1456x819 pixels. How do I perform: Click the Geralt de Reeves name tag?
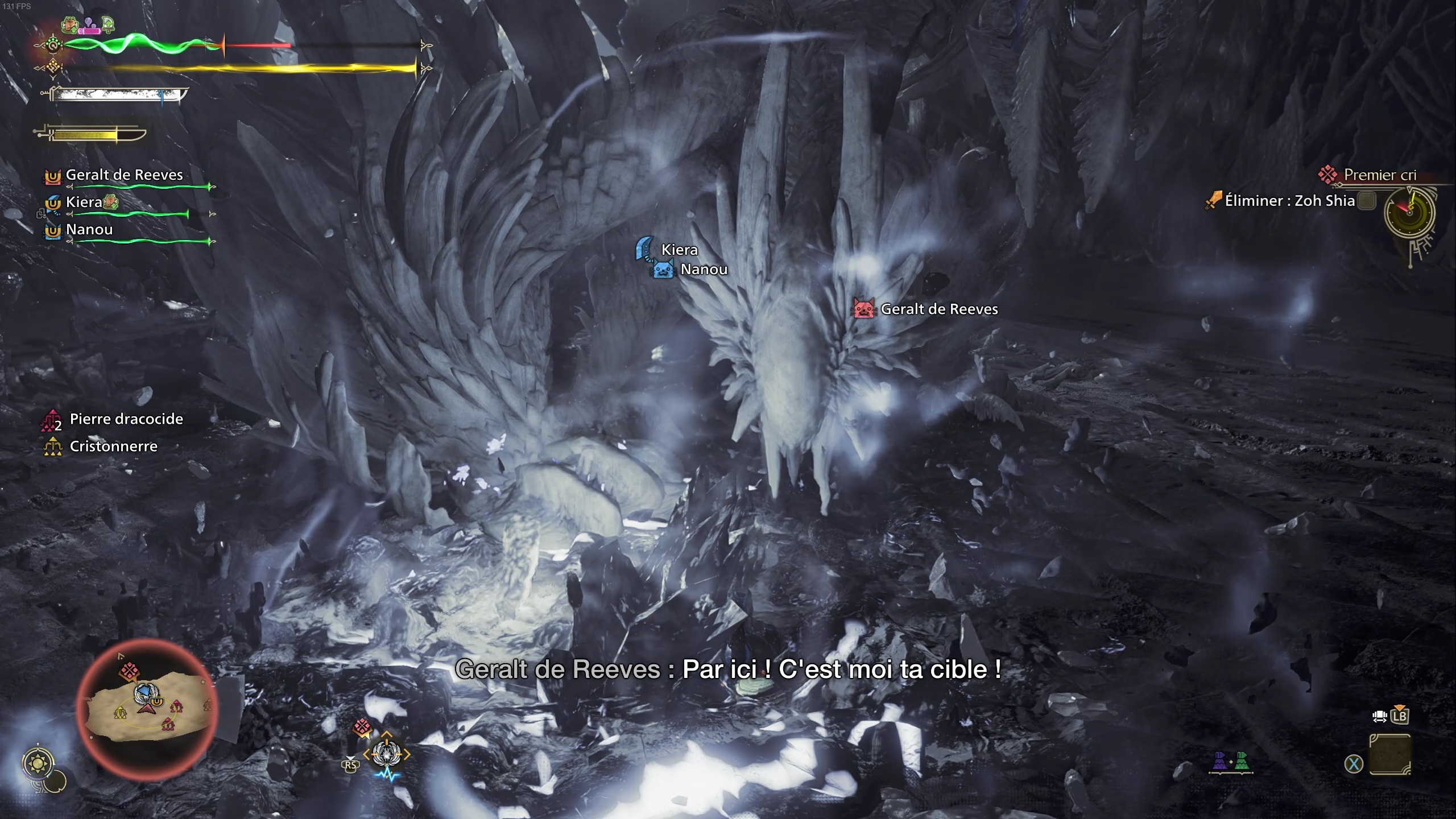(x=938, y=309)
